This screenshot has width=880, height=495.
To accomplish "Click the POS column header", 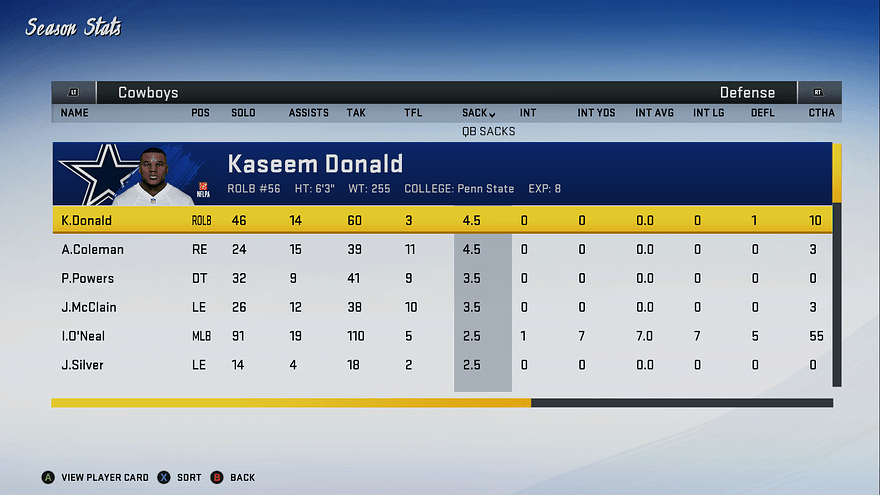I will 200,113.
